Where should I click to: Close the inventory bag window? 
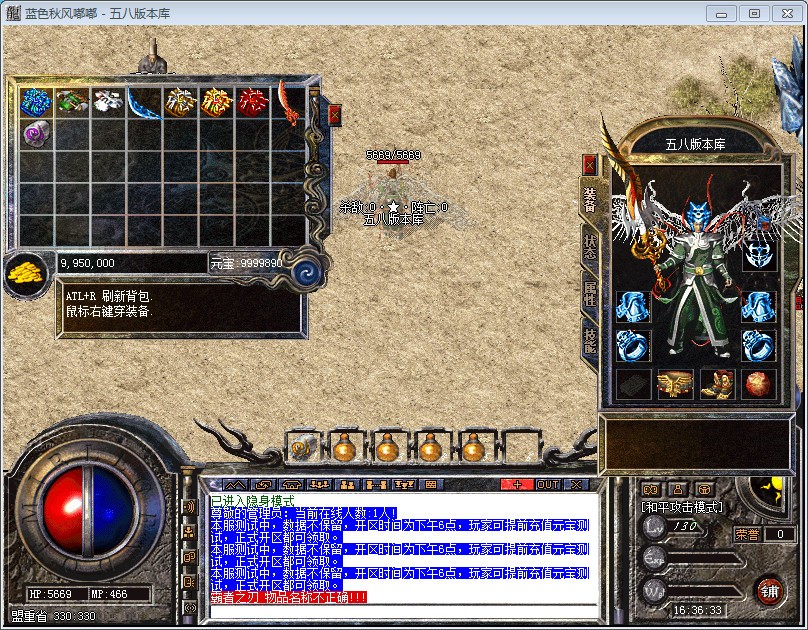[x=334, y=115]
